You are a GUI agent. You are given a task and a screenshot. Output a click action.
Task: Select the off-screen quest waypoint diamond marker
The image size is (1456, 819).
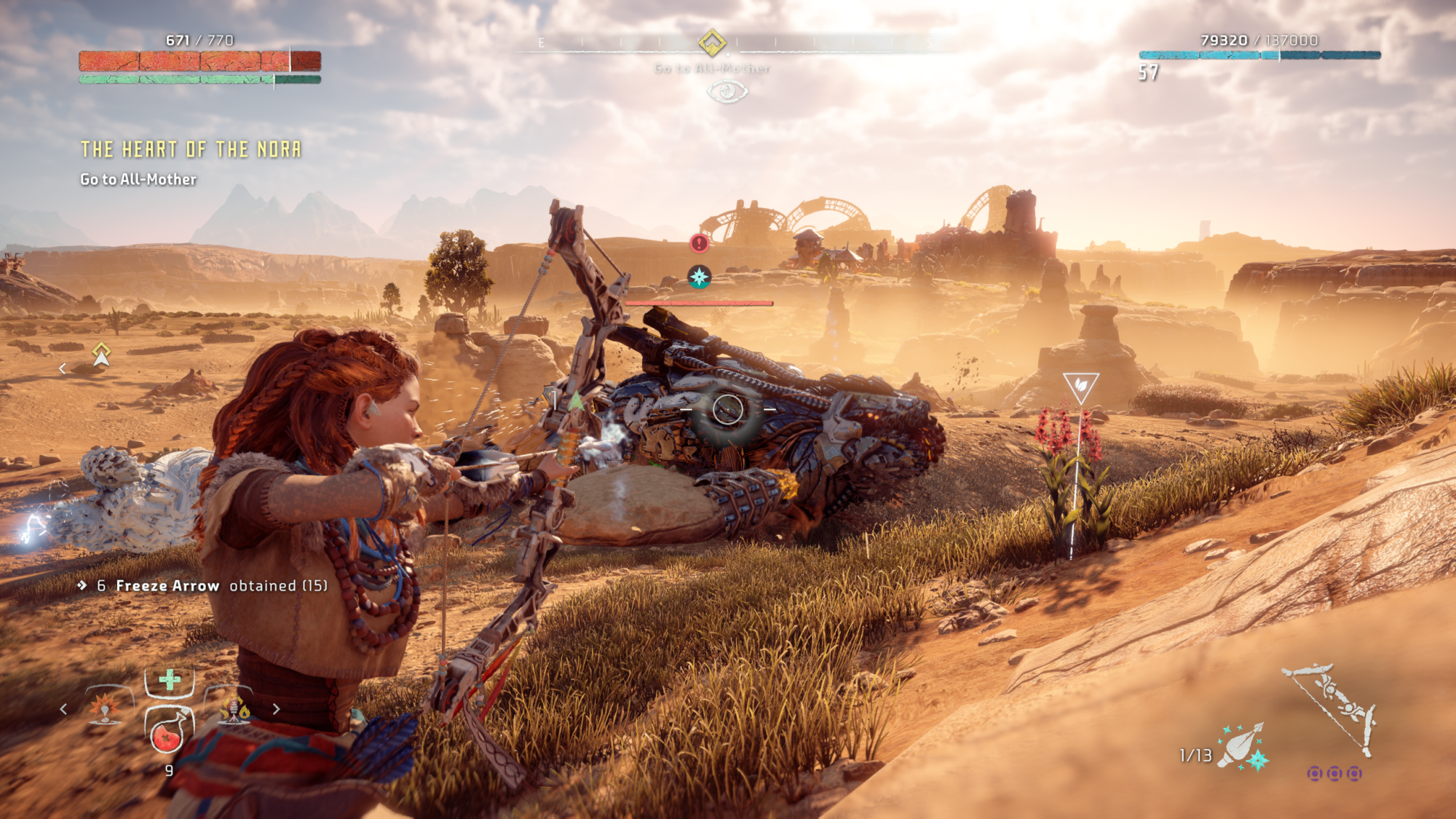(x=101, y=354)
